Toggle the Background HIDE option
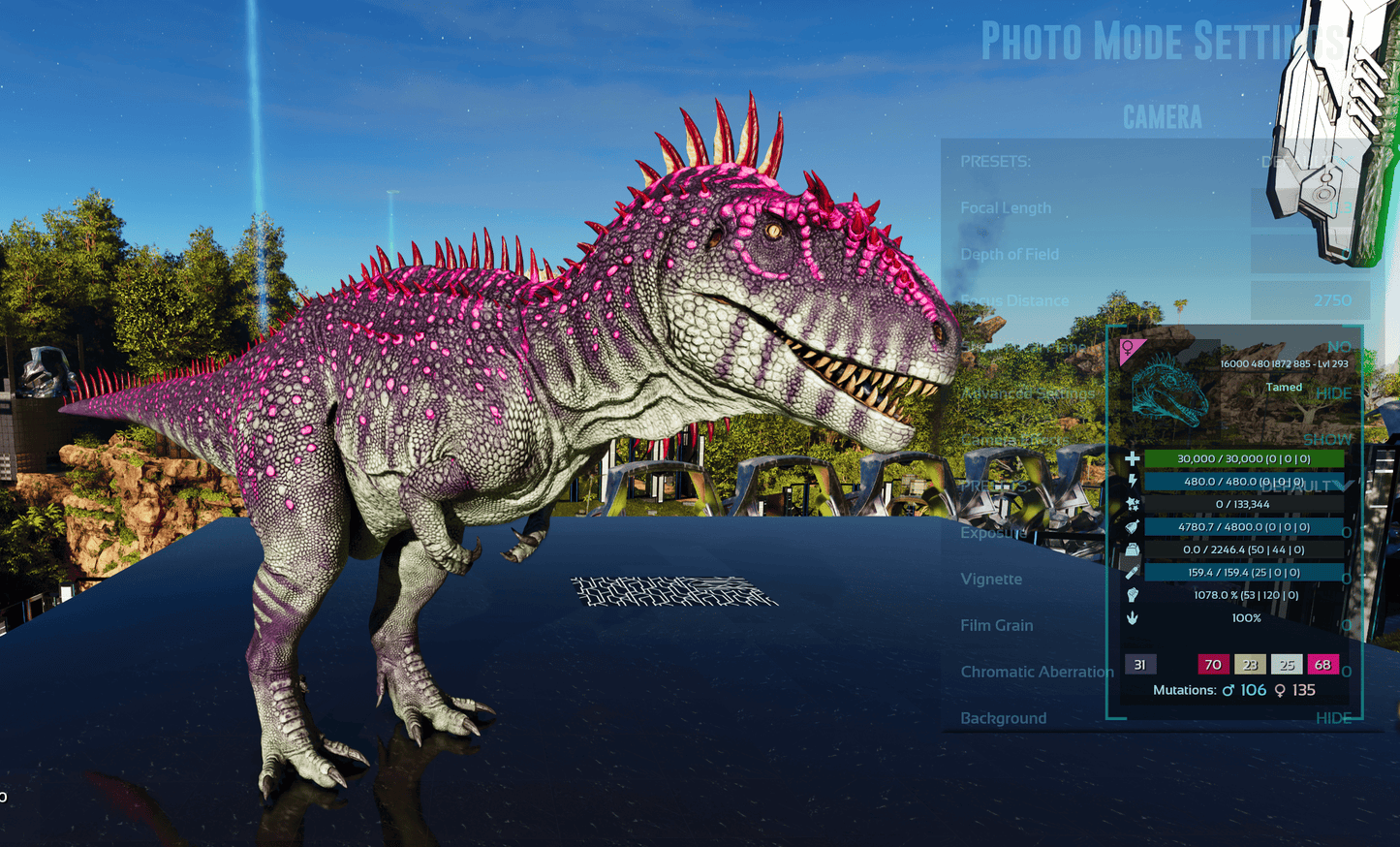 coord(1333,718)
